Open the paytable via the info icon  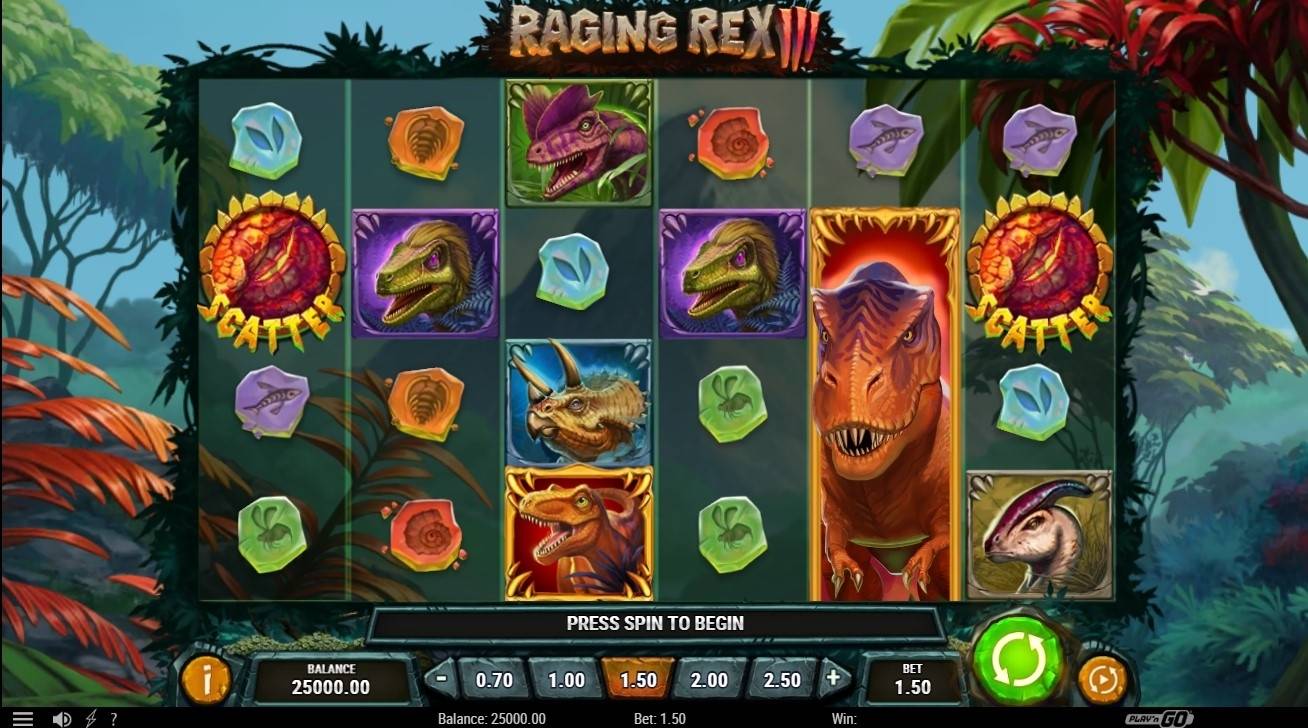[208, 677]
